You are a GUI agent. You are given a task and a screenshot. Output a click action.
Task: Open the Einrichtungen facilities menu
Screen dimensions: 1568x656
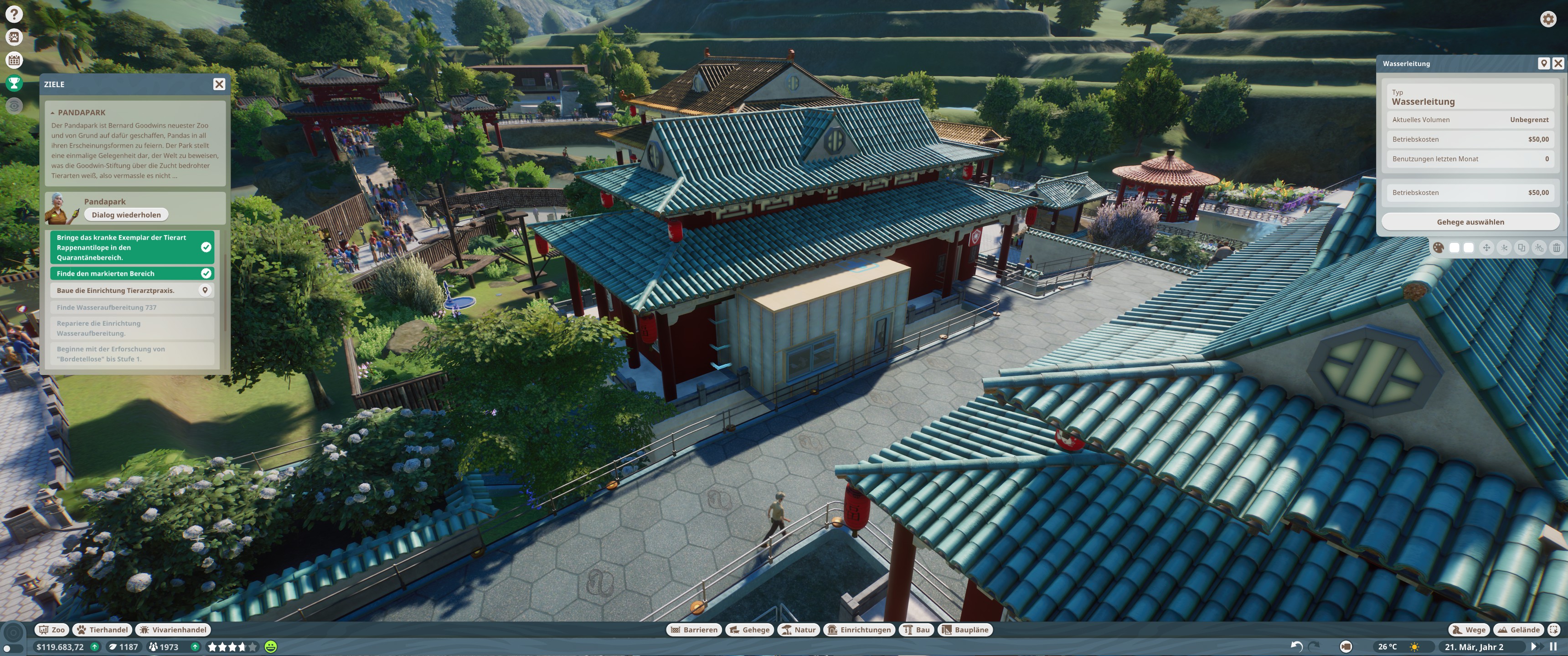[x=860, y=630]
